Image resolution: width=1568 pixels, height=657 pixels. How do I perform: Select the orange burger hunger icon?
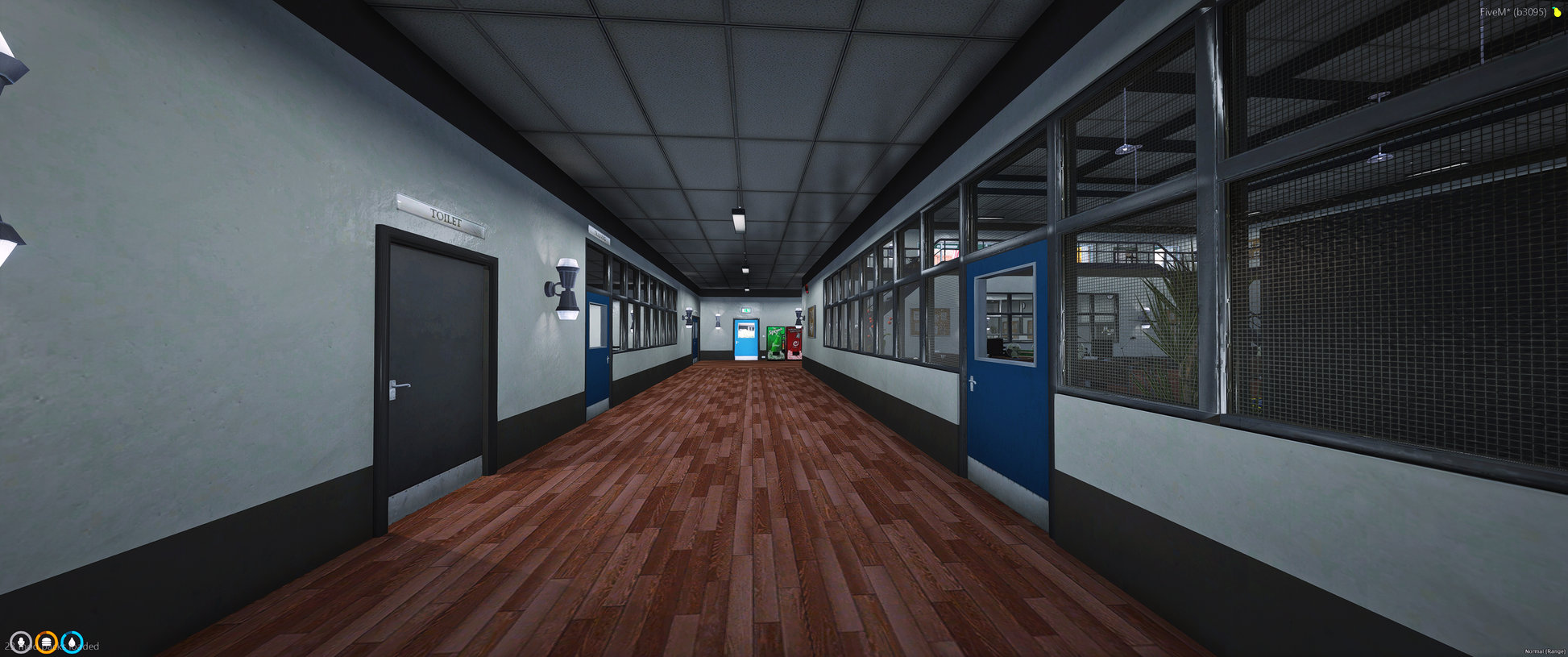click(x=47, y=642)
